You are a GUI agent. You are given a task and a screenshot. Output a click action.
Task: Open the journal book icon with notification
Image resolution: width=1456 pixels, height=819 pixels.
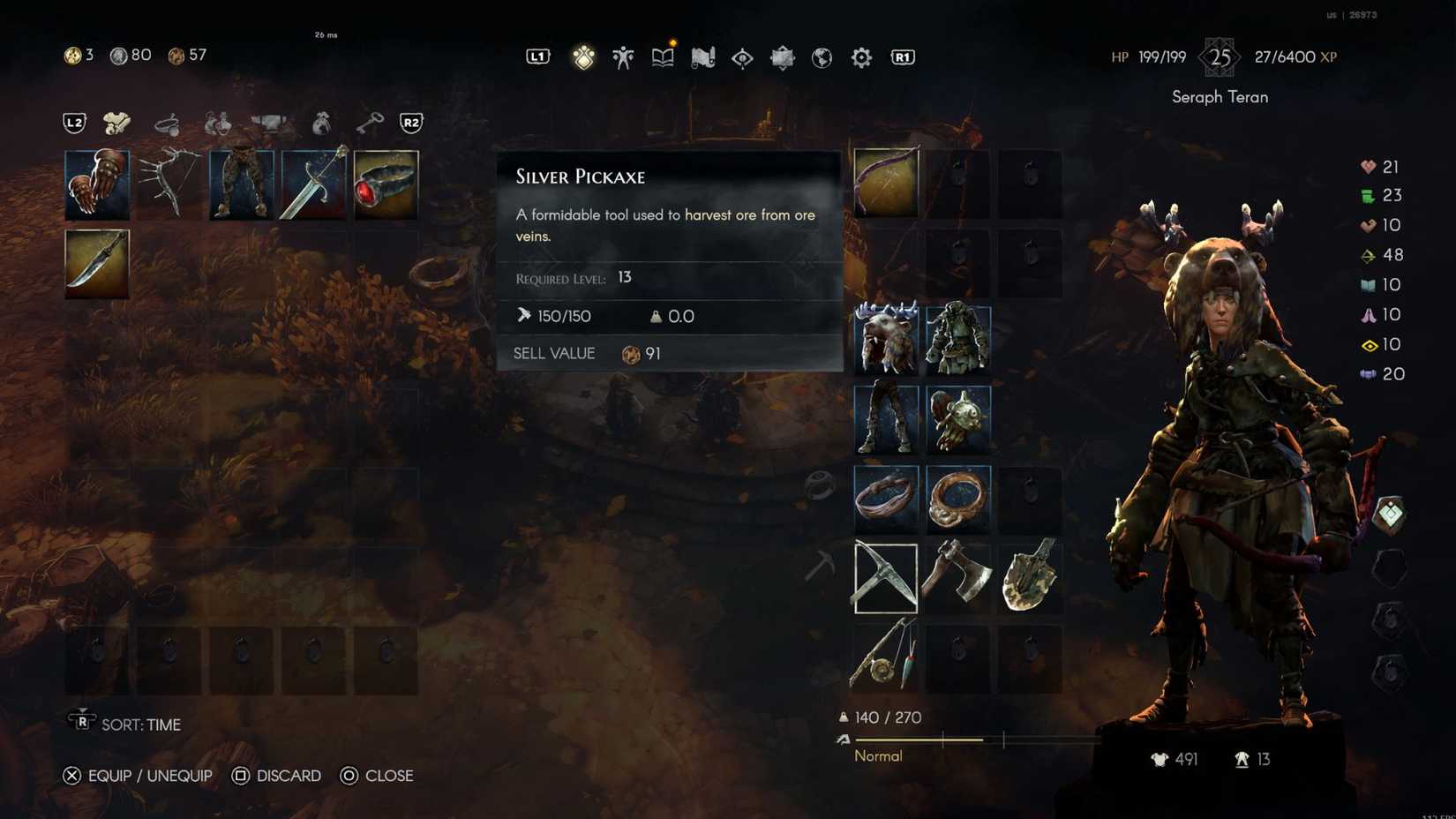coord(661,57)
